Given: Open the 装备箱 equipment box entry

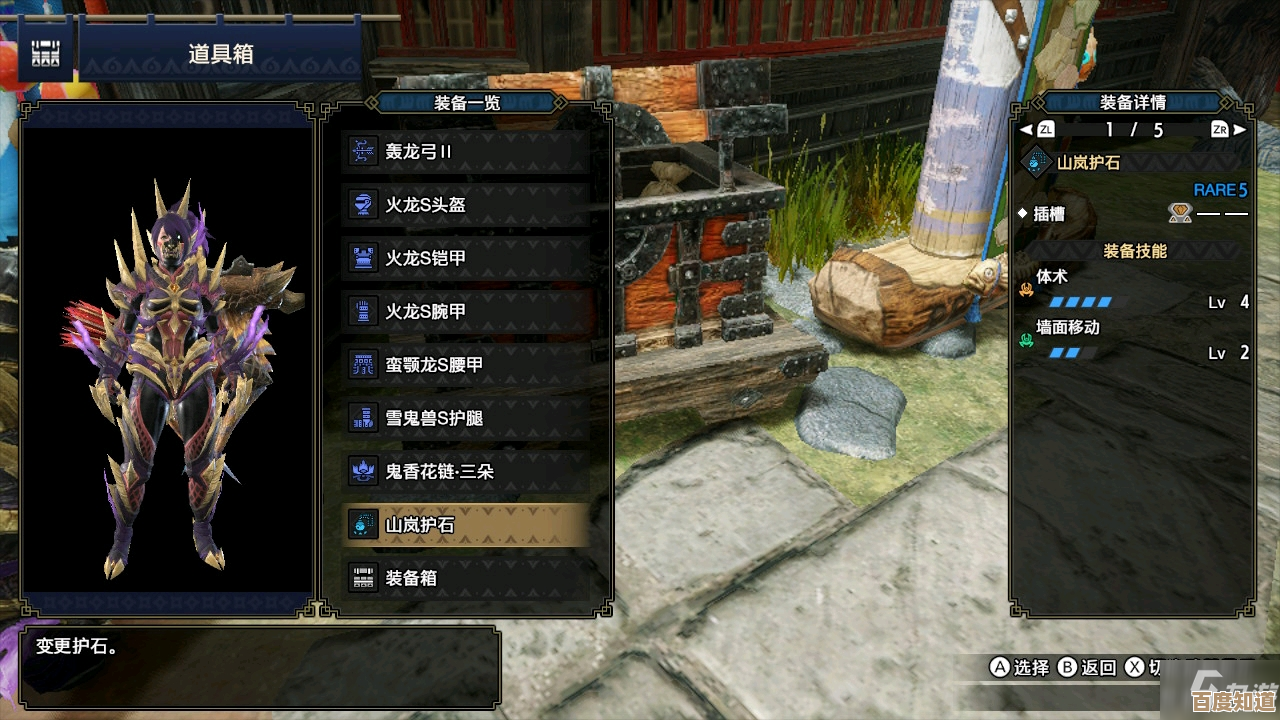Looking at the screenshot, I should [x=466, y=578].
